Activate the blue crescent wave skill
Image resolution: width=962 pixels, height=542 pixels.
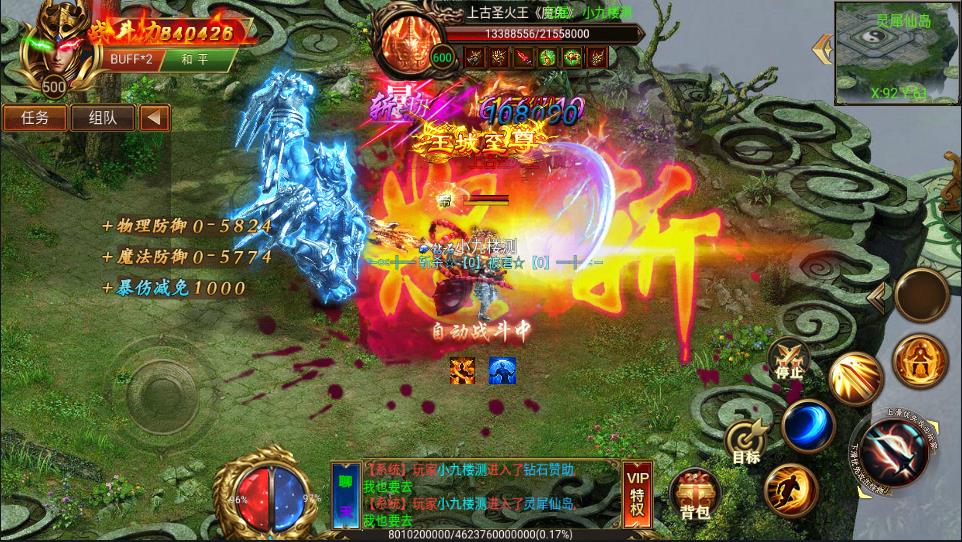(808, 426)
